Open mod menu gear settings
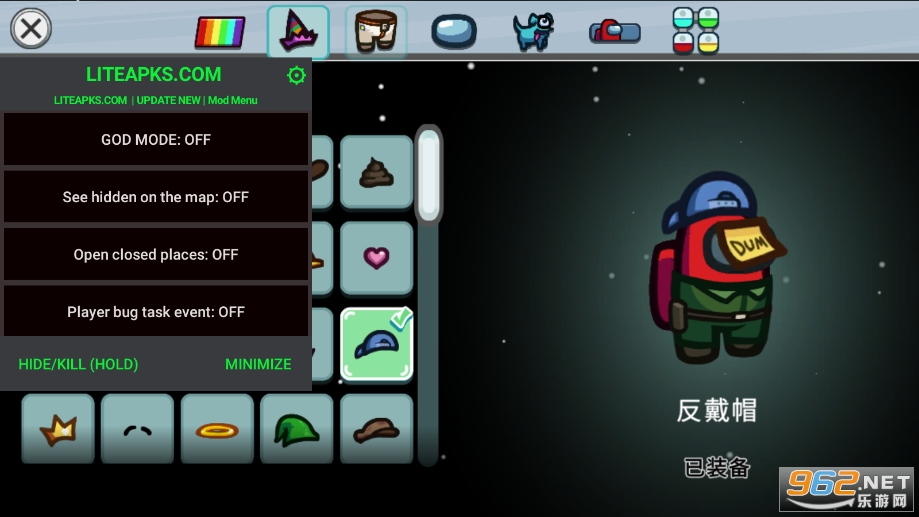The image size is (919, 517). click(x=296, y=75)
